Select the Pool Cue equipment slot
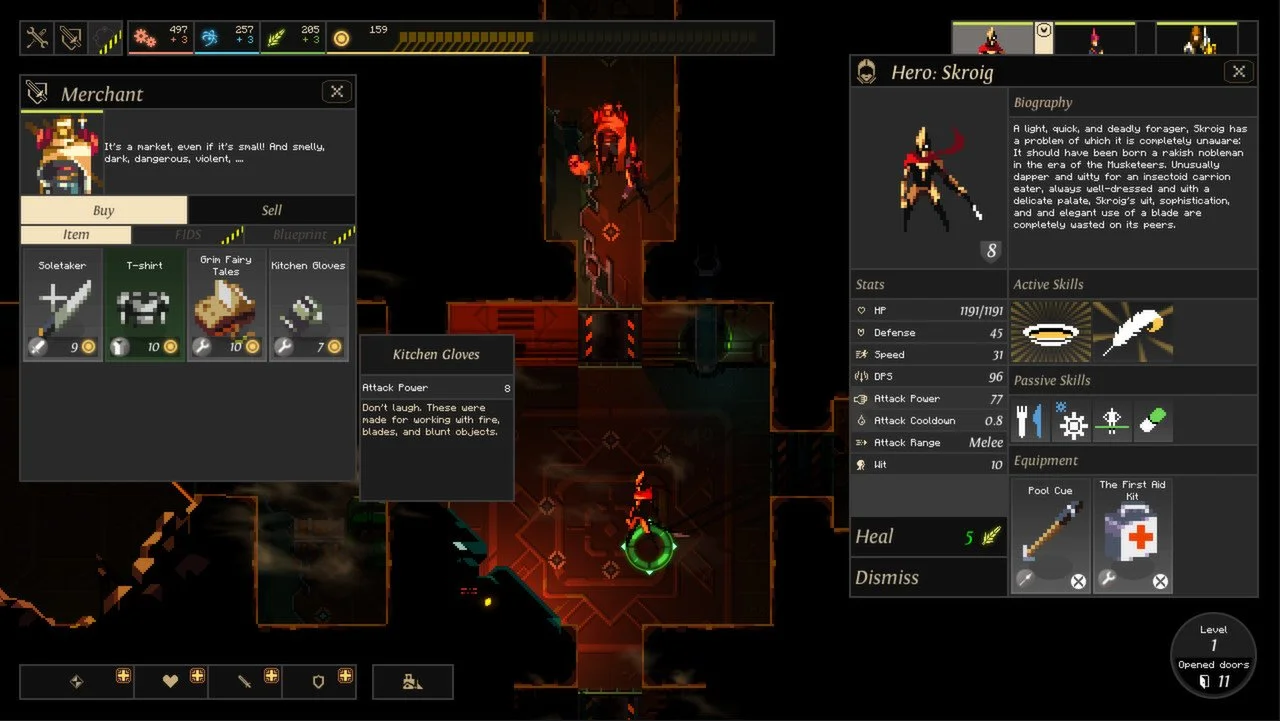The height and width of the screenshot is (721, 1280). [1050, 535]
